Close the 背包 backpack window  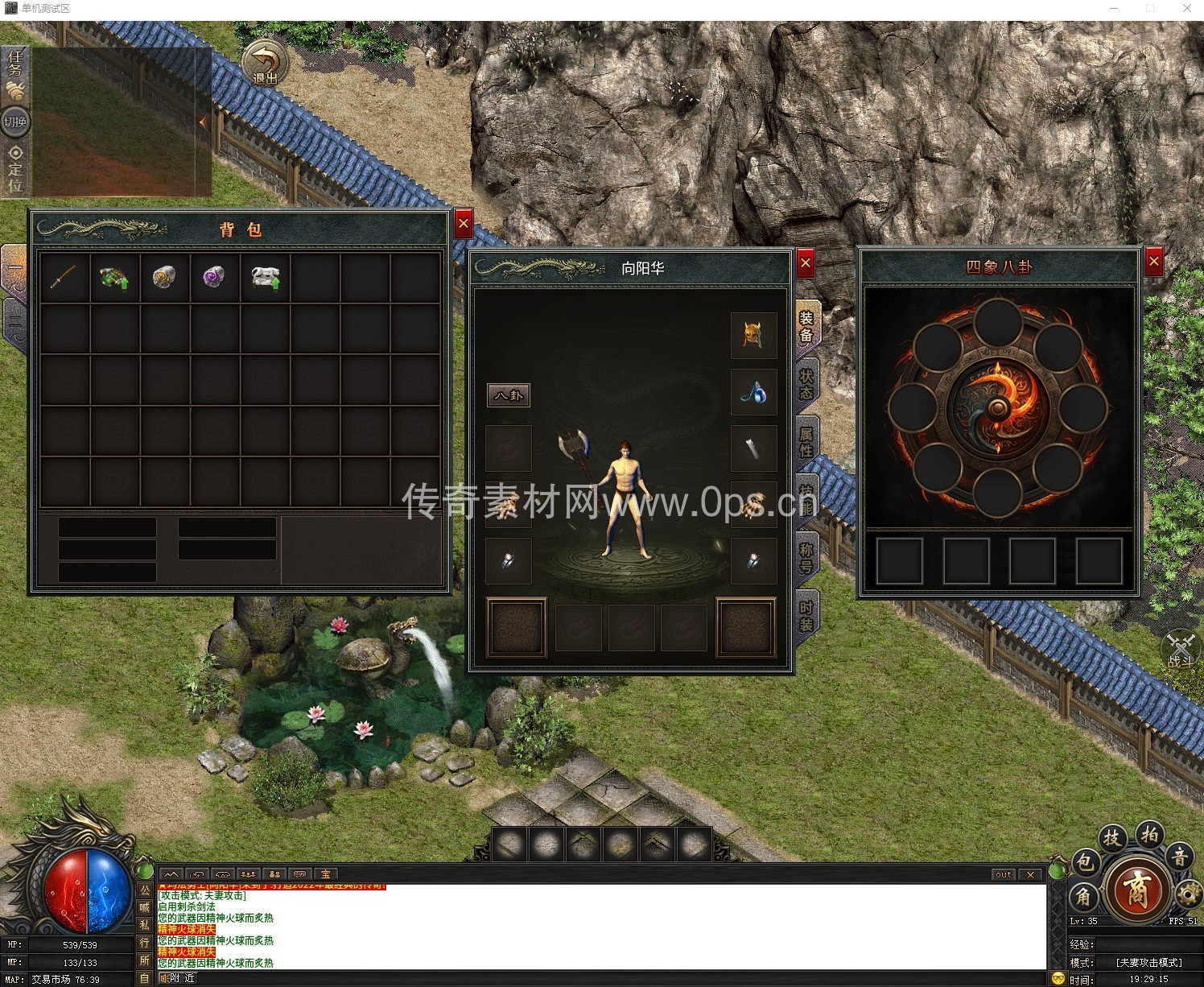[463, 225]
